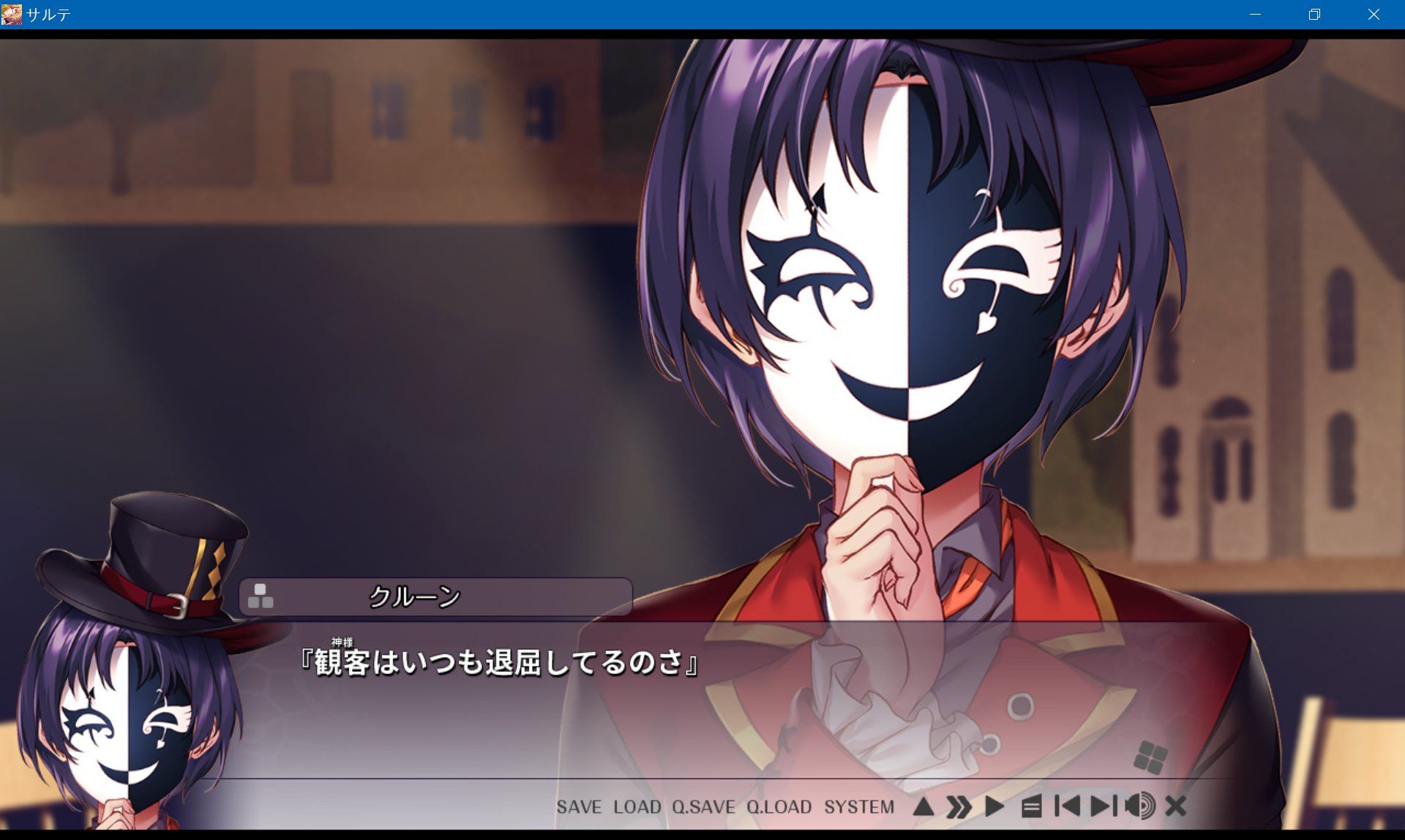Screen dimensions: 1405x840
Task: Open the LOAD screen
Action: click(638, 807)
